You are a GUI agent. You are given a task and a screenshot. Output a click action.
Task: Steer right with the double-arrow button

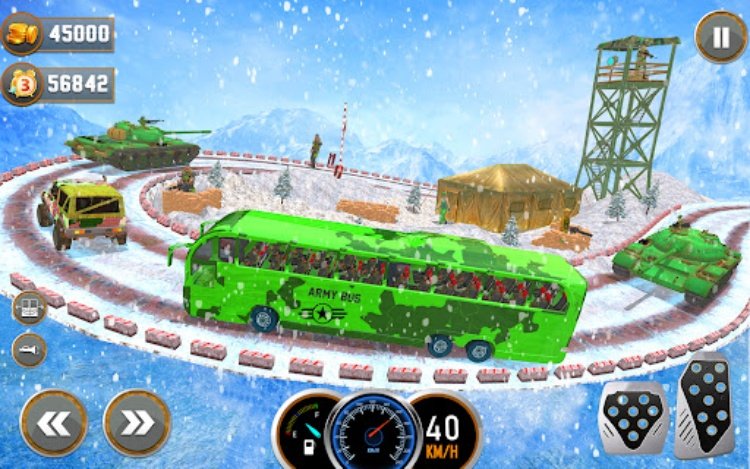(x=137, y=422)
